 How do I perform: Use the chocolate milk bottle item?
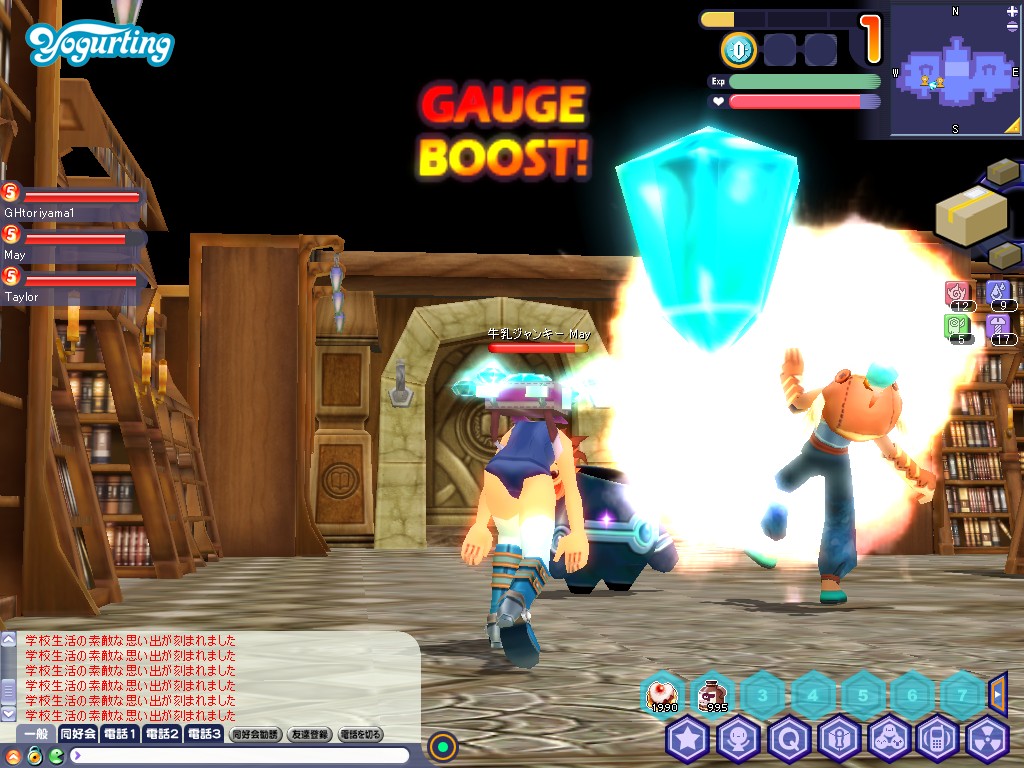[713, 693]
